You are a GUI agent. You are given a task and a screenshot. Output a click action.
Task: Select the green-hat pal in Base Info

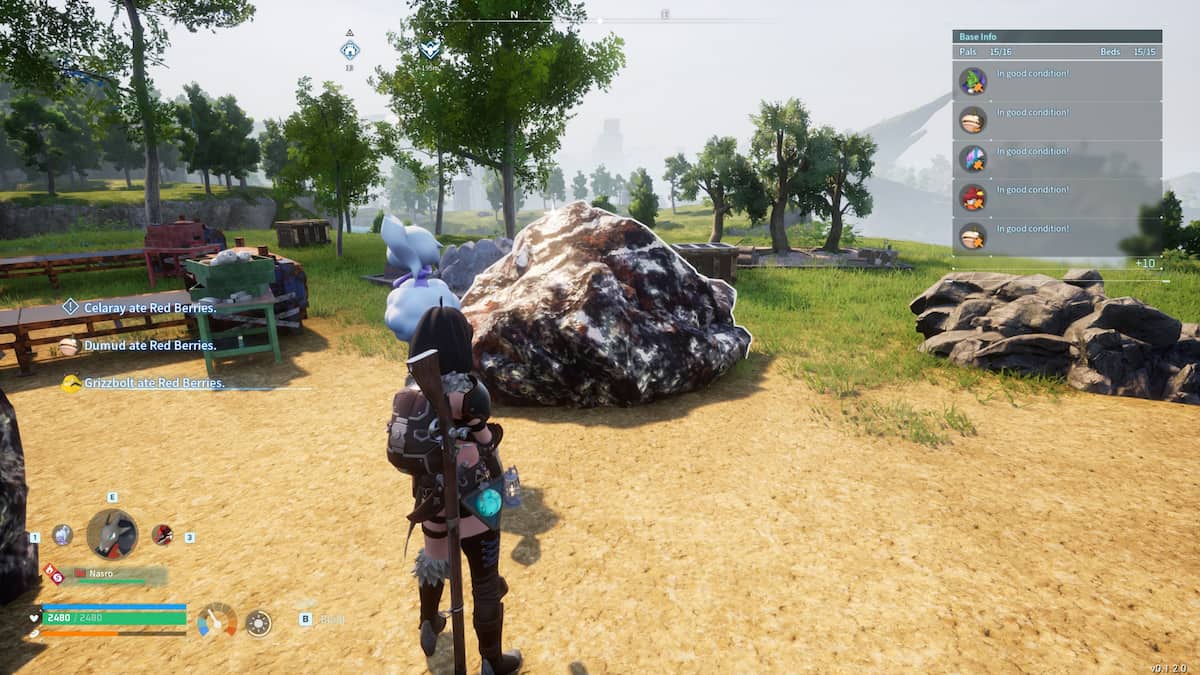click(x=973, y=81)
